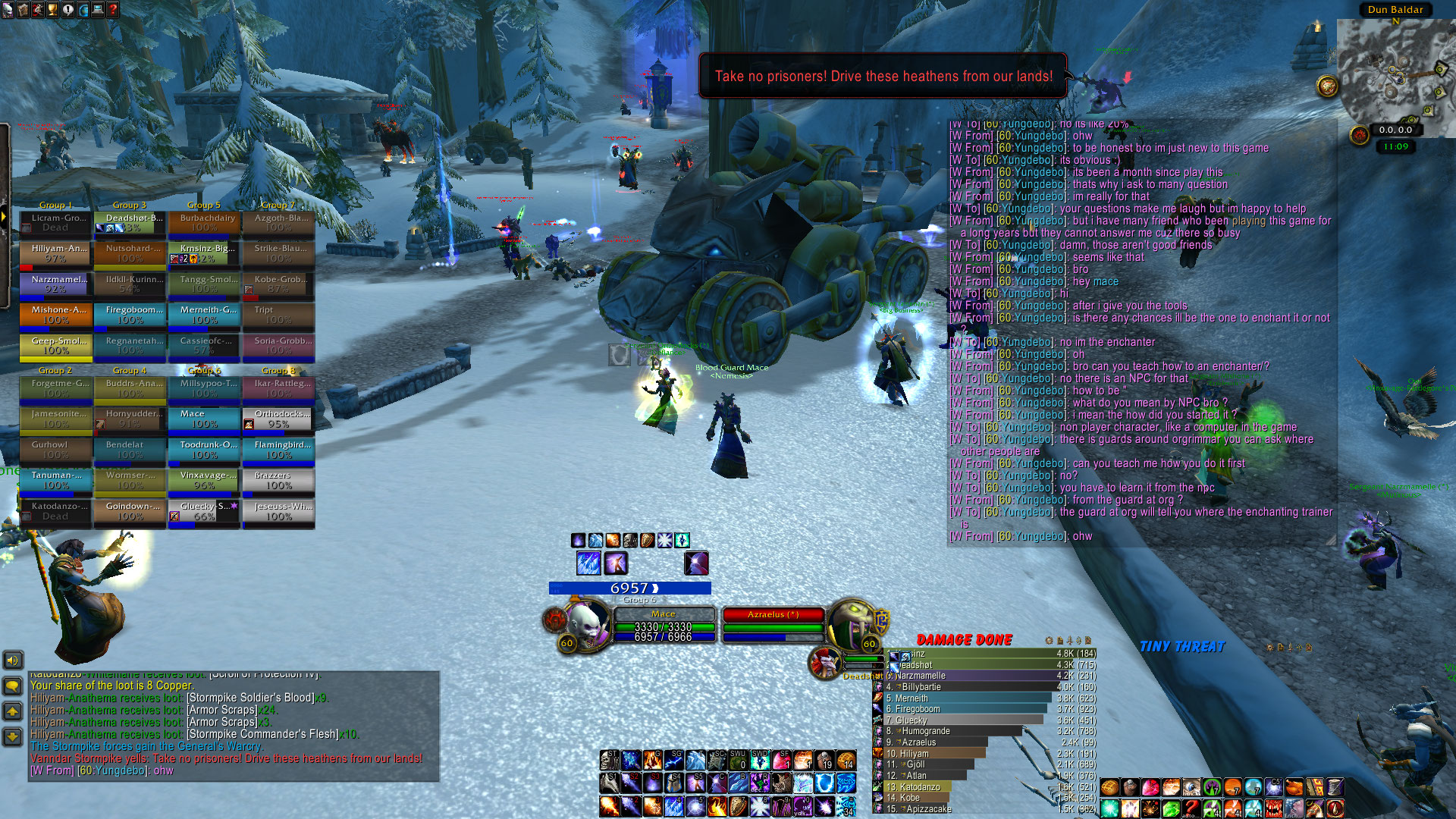This screenshot has width=1456, height=819.
Task: Open the character info micro button
Action: pyautogui.click(x=7, y=9)
